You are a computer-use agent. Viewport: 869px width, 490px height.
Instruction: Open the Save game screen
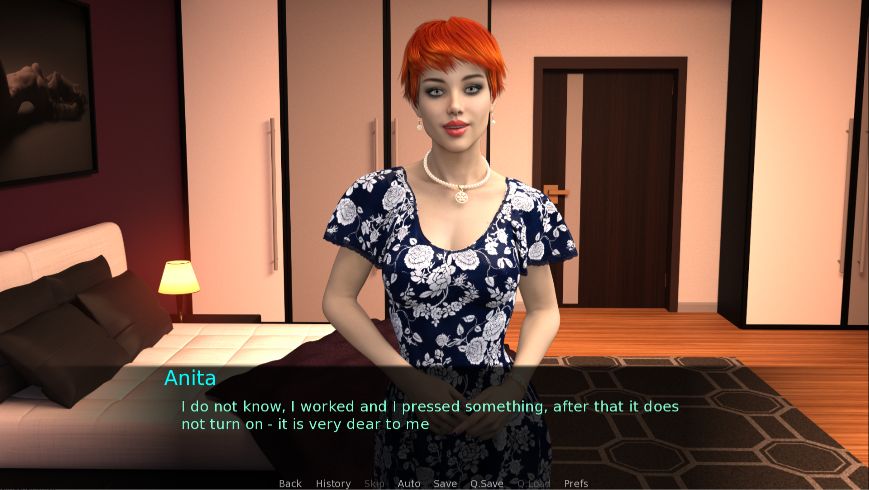445,484
